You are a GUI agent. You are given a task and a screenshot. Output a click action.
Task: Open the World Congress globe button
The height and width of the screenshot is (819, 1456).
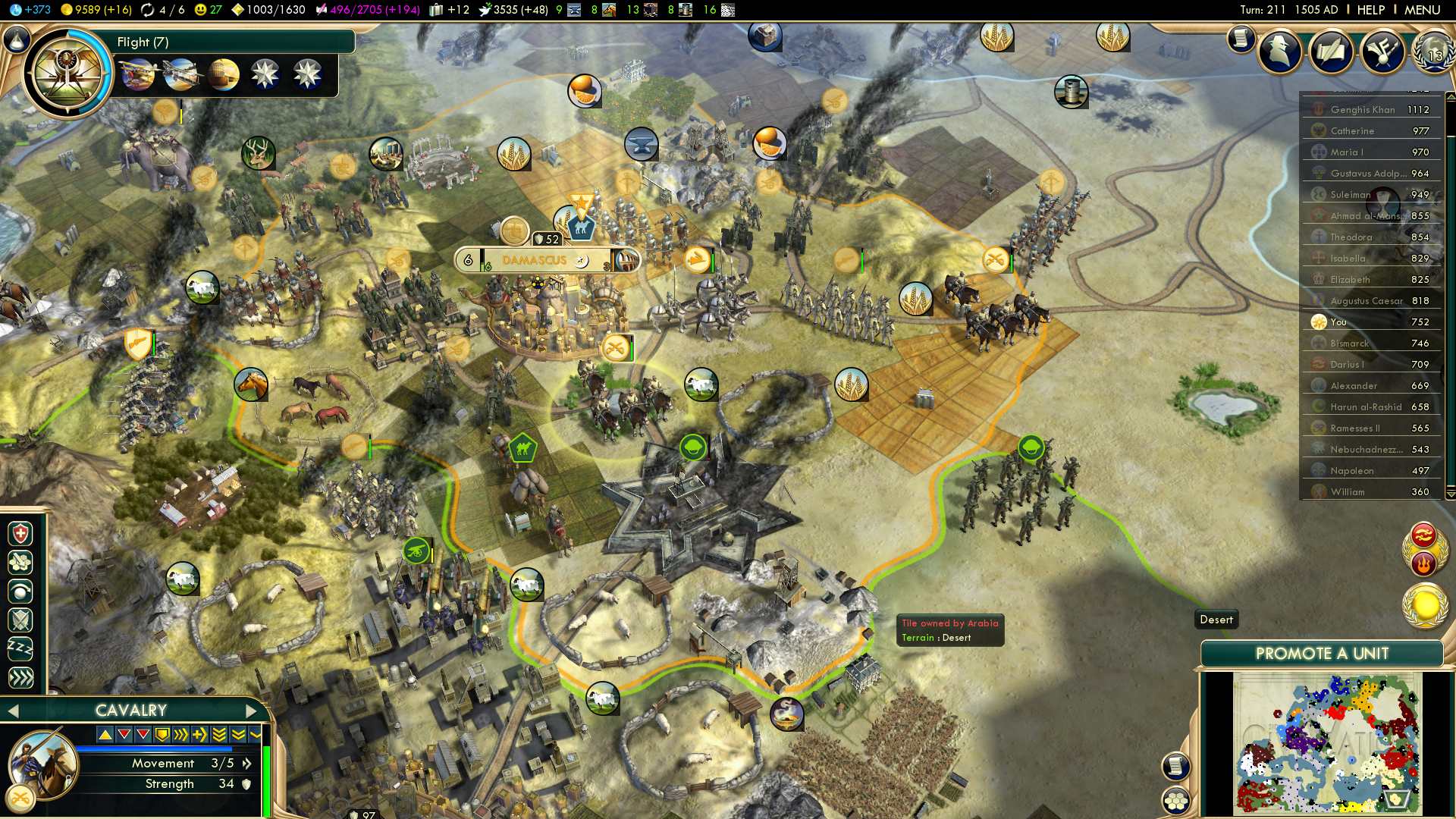point(1433,52)
